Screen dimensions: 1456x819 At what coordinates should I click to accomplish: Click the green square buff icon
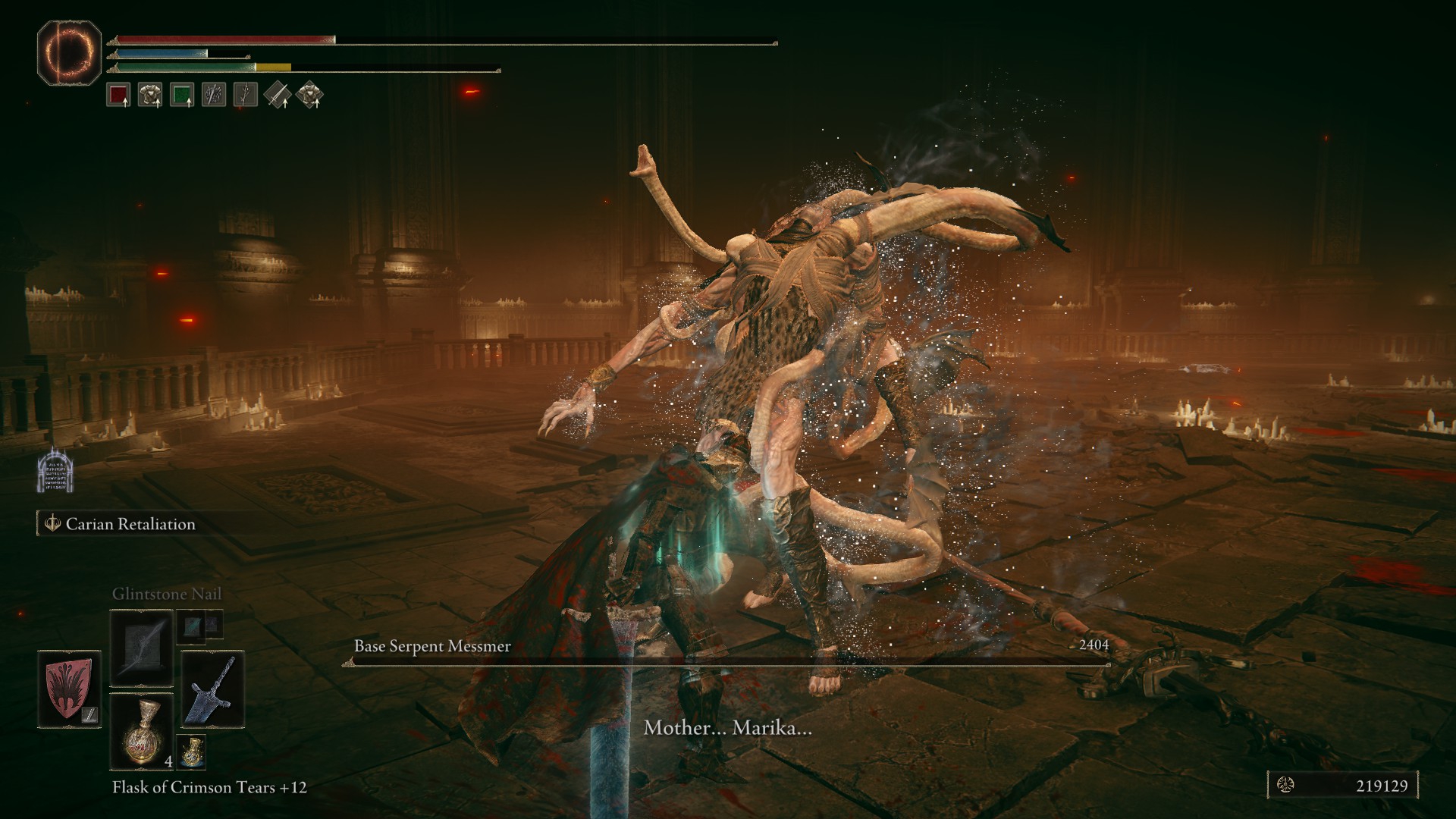182,95
